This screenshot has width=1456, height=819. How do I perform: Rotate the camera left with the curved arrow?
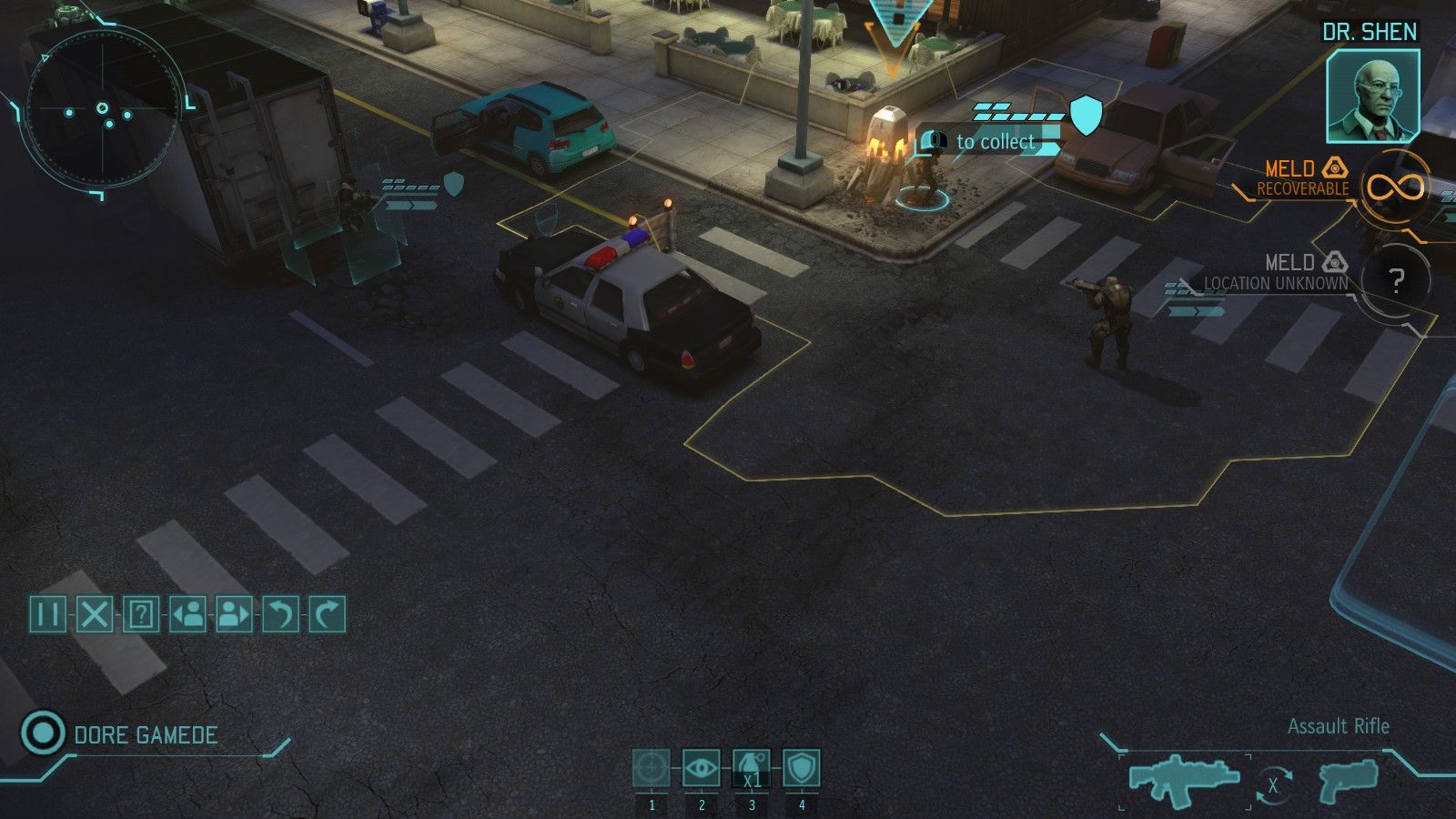tap(279, 613)
